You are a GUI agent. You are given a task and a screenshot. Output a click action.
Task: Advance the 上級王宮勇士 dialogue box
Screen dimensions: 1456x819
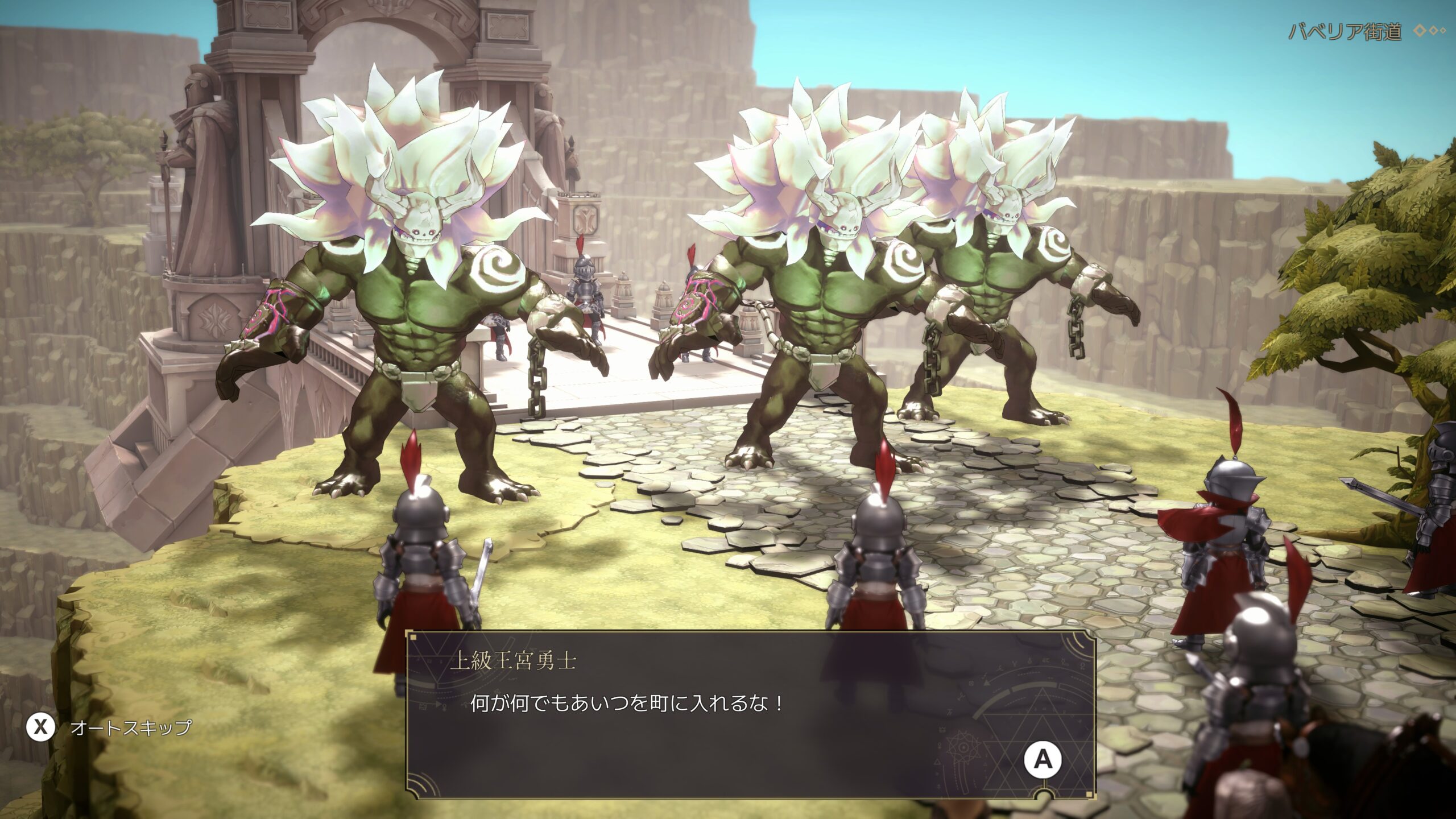(x=1043, y=759)
